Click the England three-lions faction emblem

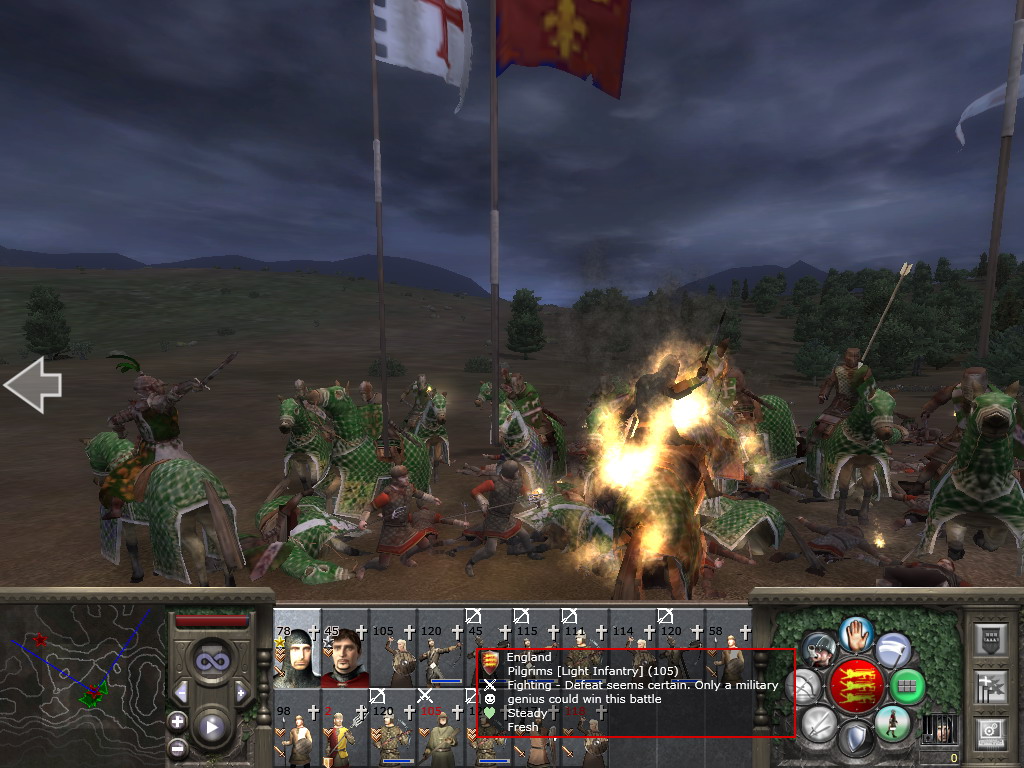coord(856,686)
